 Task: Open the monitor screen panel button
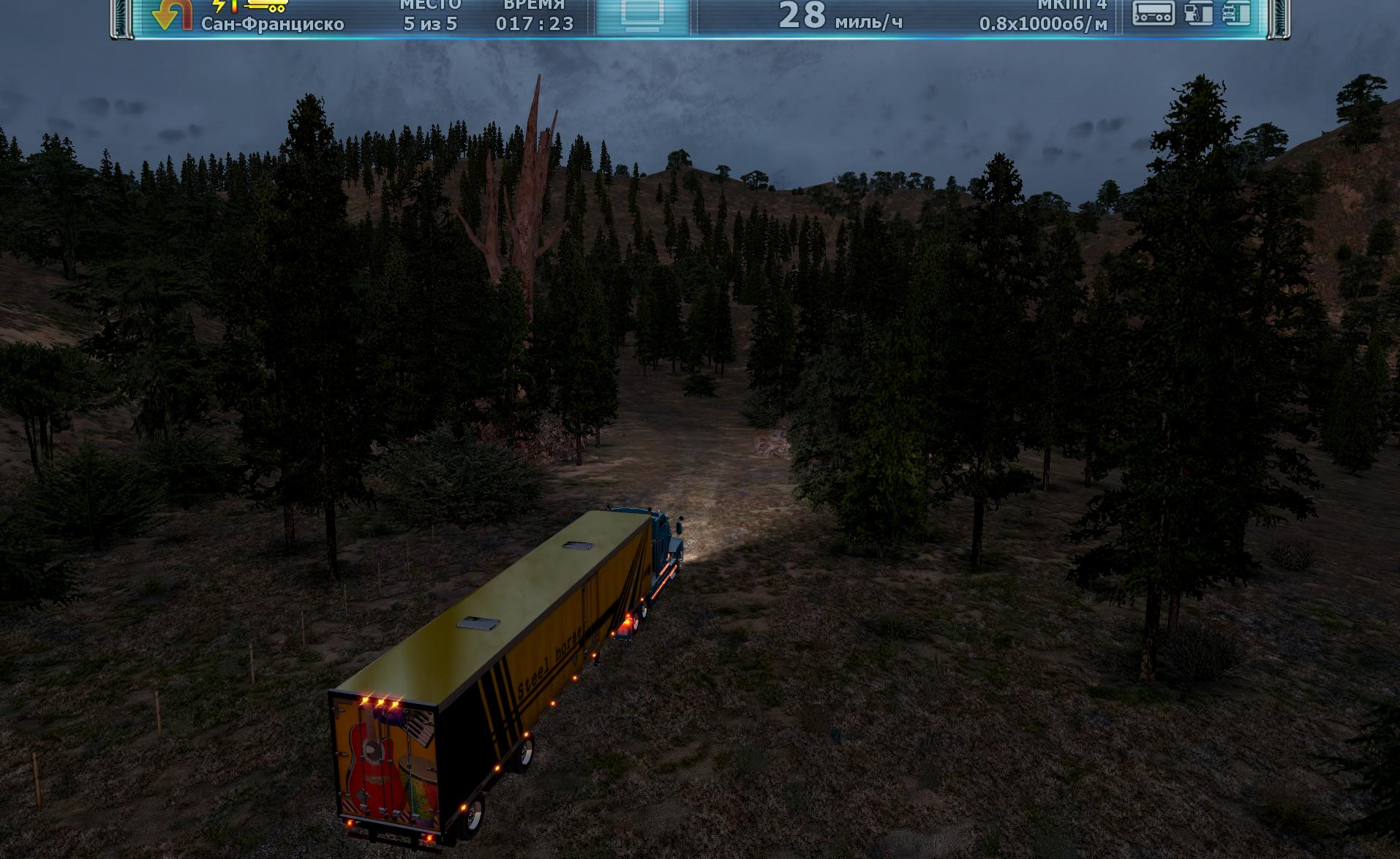(x=642, y=15)
